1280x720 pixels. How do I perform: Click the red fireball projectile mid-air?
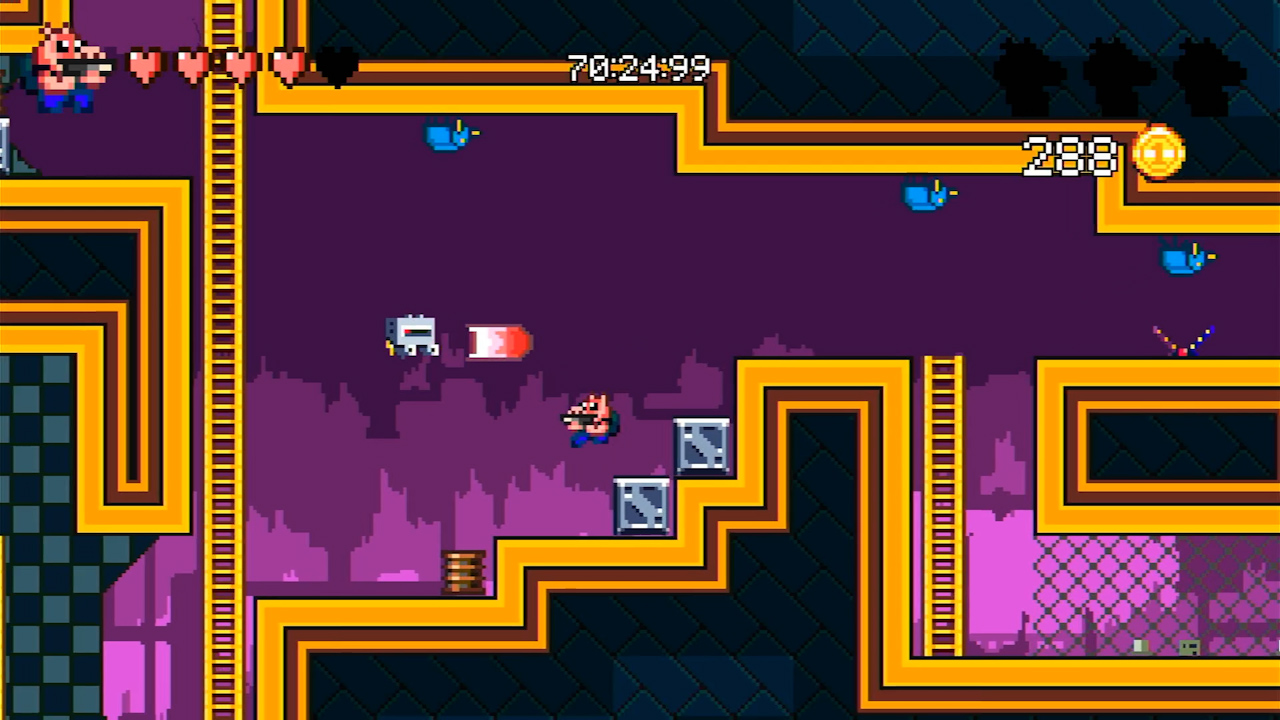497,342
